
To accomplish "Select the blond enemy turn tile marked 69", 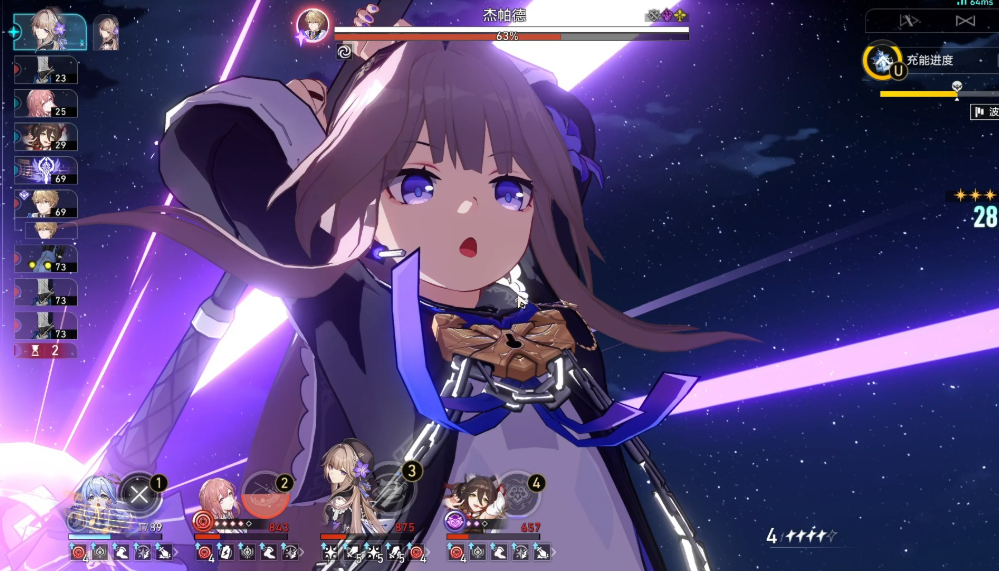I will coord(46,205).
